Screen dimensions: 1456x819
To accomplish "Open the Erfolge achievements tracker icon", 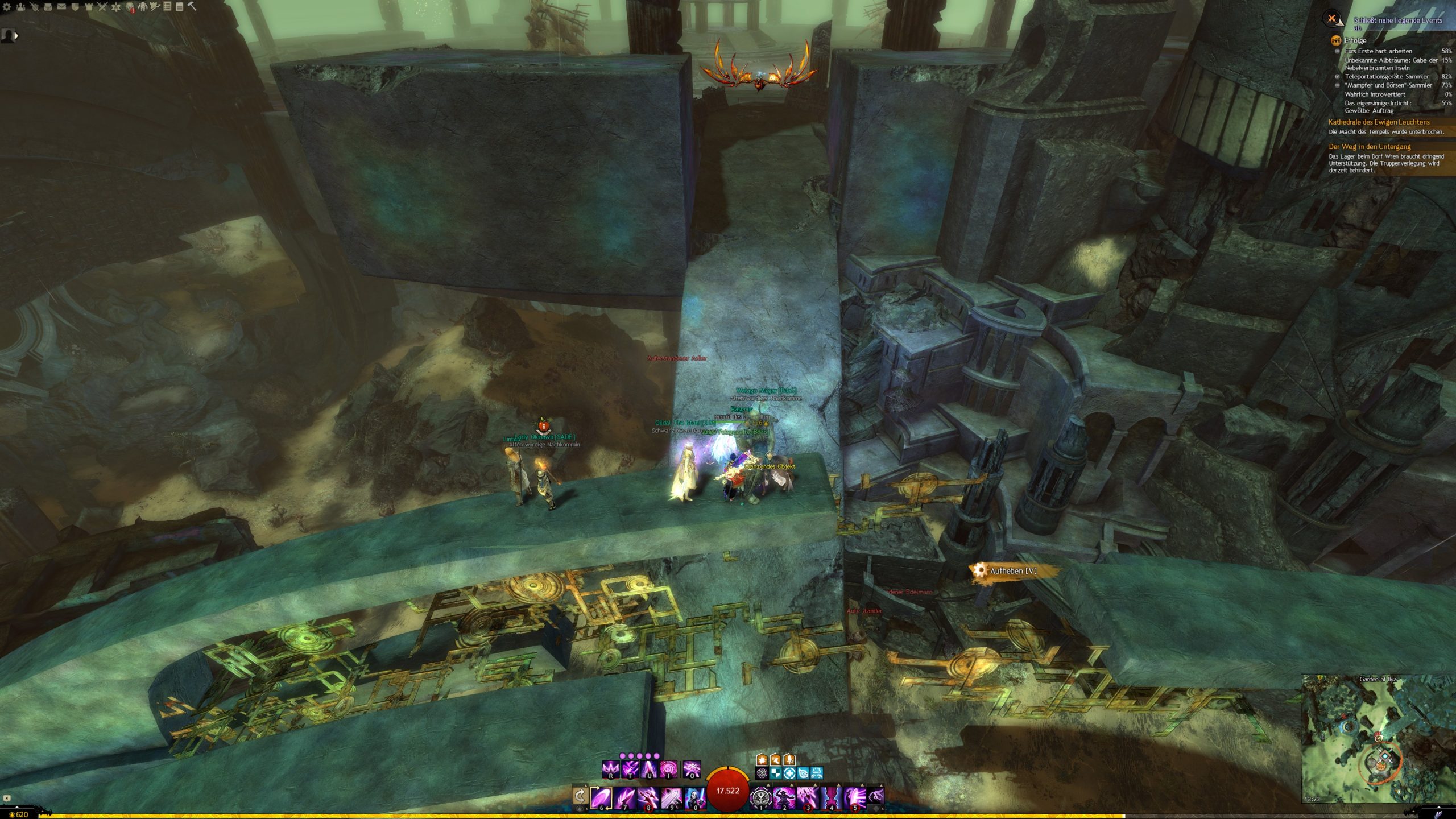I will 1335,40.
